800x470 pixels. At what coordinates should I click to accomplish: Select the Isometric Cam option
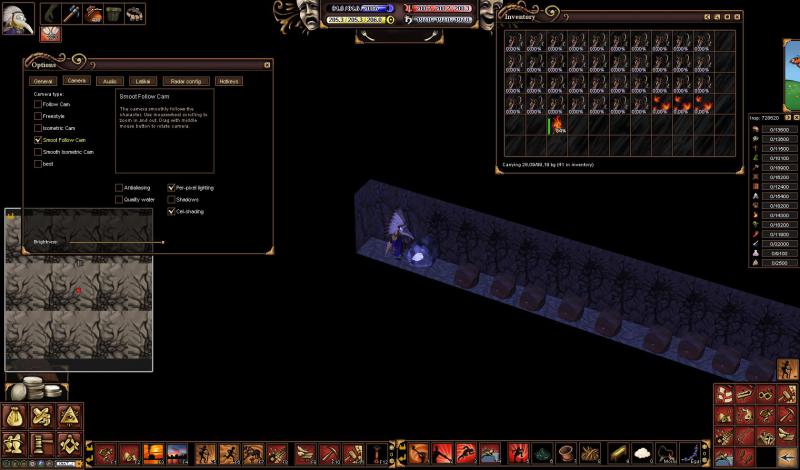tap(38, 128)
